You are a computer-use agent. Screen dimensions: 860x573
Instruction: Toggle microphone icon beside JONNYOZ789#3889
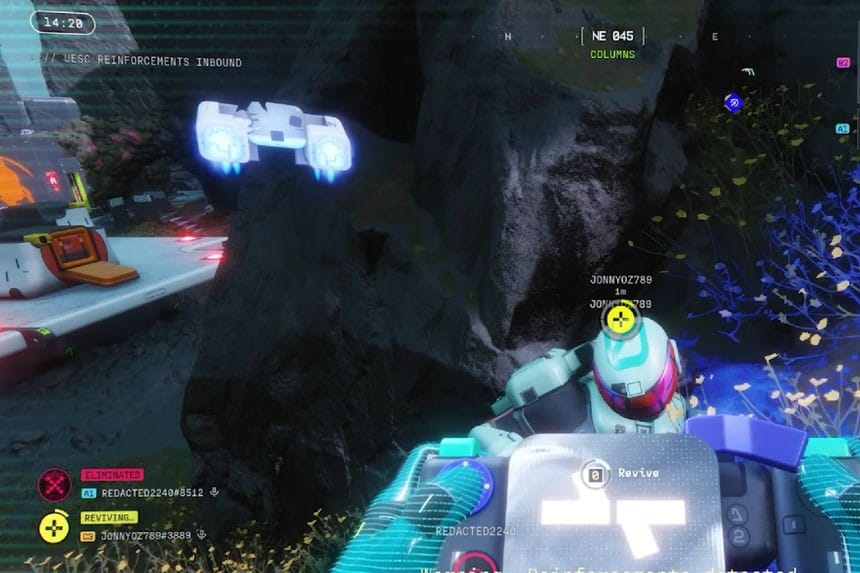click(x=201, y=536)
